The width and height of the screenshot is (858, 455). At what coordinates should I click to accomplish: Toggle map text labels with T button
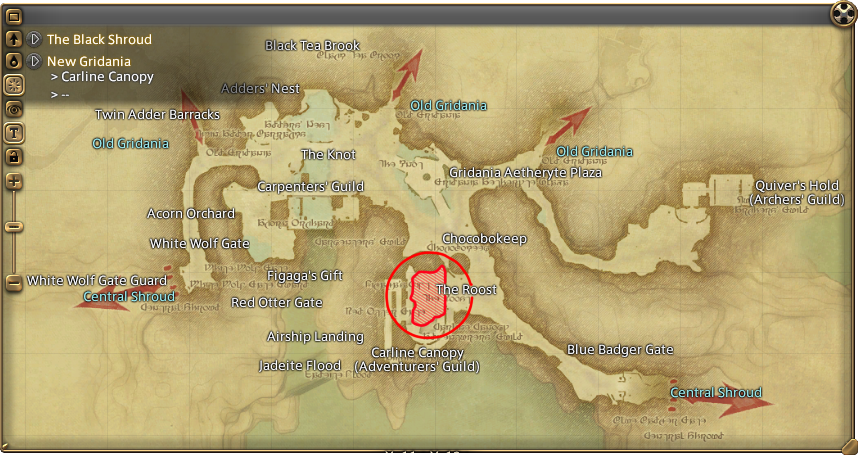(x=14, y=132)
